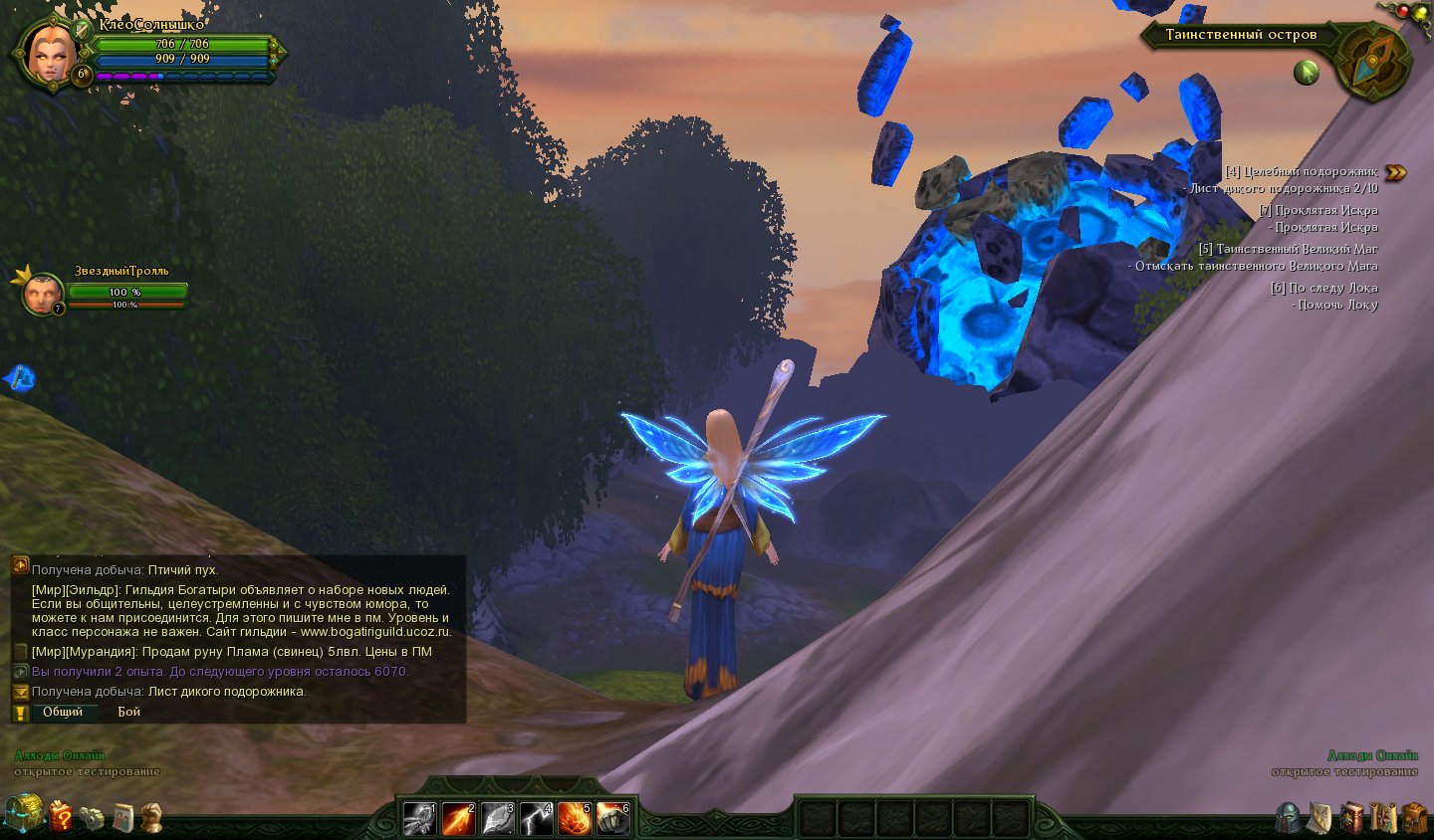The width and height of the screenshot is (1434, 840).
Task: Open the spellbook icon with star emblem
Action: pyautogui.click(x=1351, y=818)
